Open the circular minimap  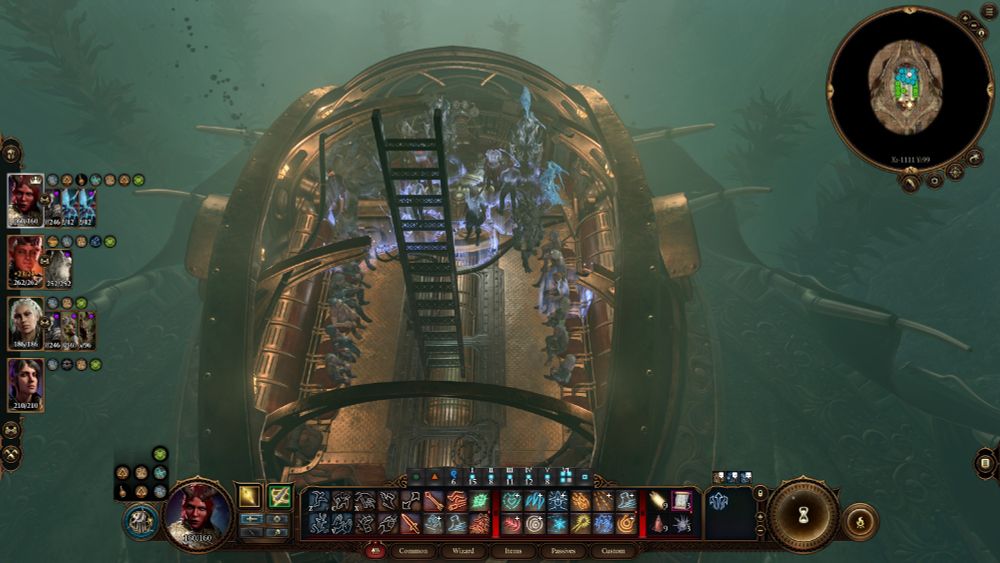click(906, 88)
